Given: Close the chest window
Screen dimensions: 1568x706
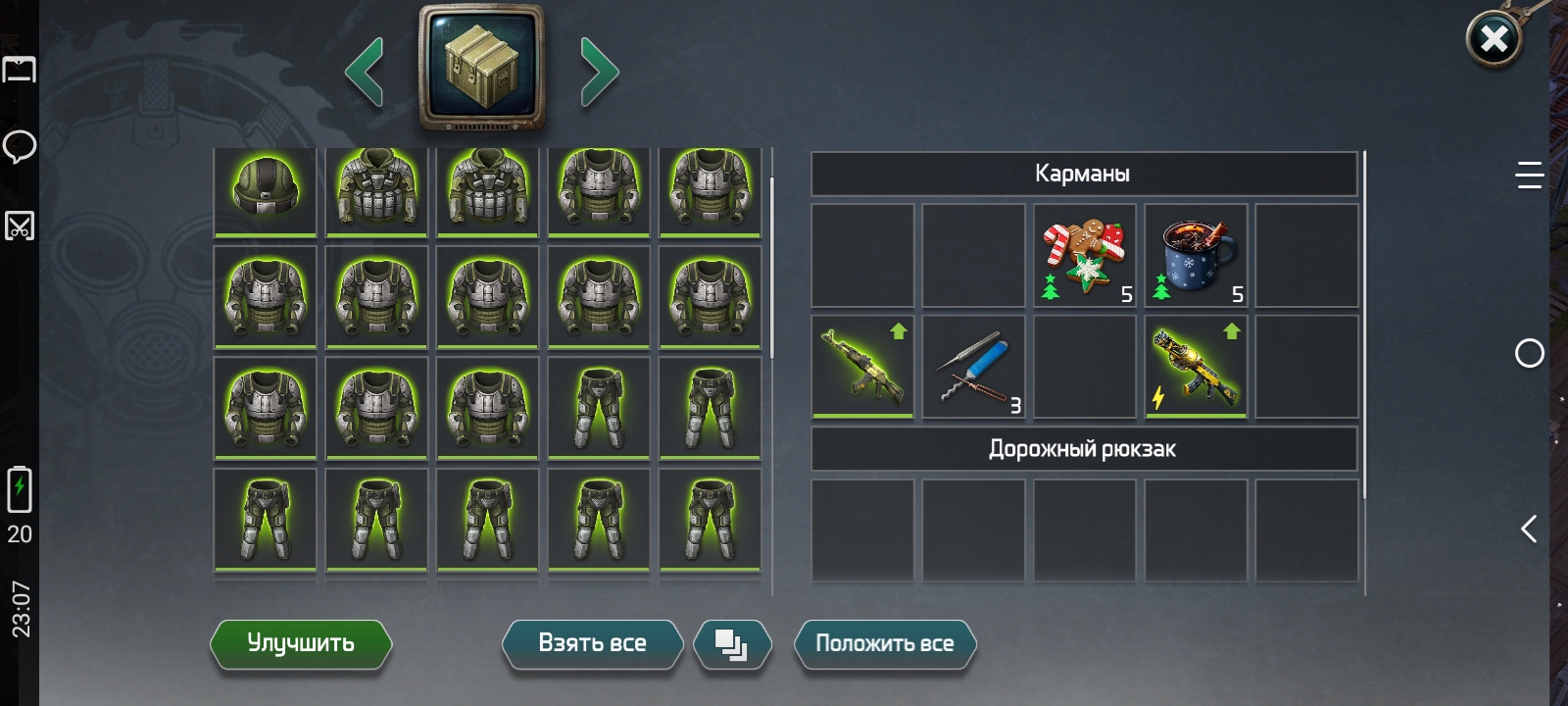Looking at the screenshot, I should (1494, 40).
